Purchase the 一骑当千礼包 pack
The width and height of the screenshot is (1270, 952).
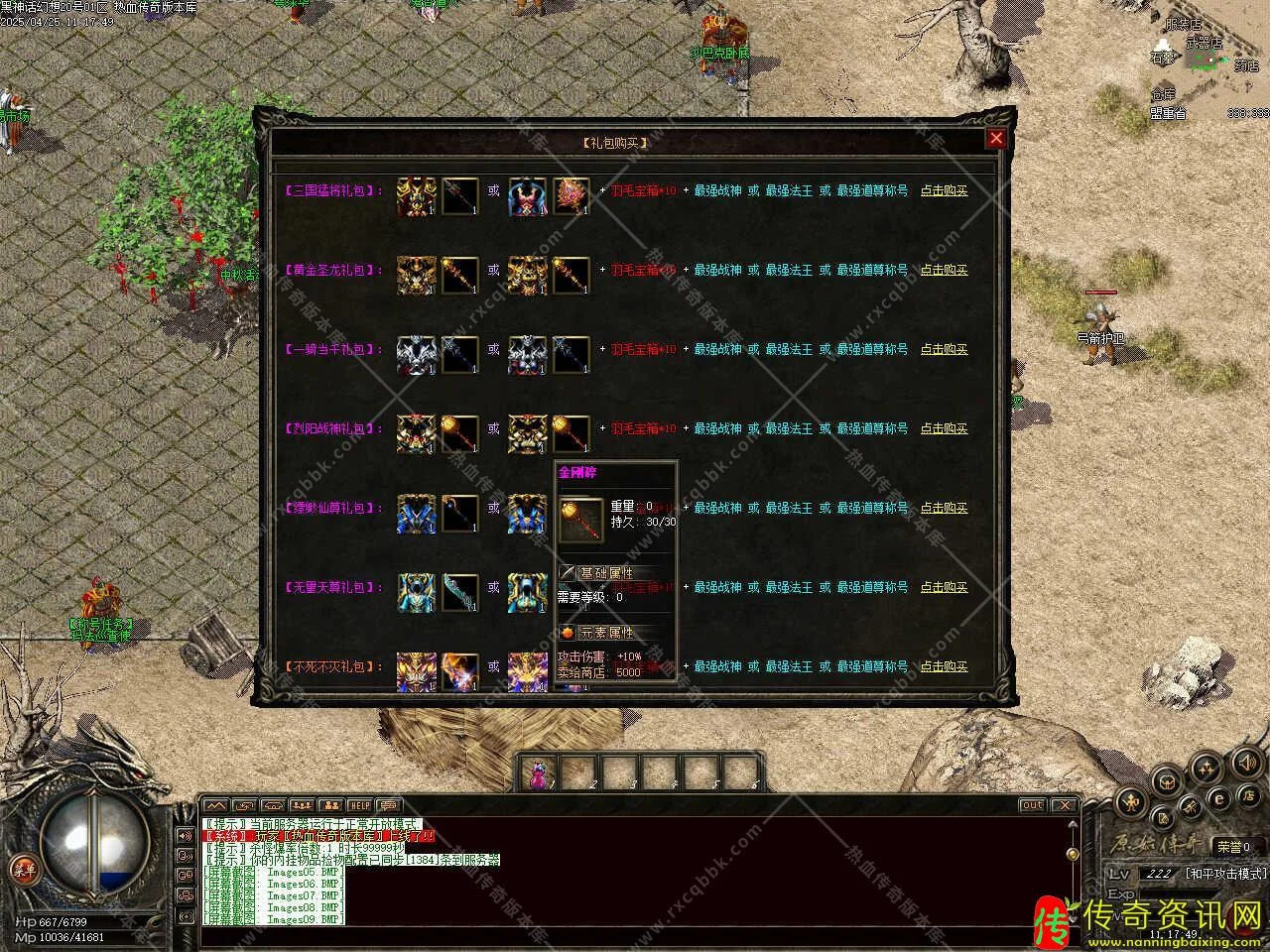click(944, 349)
